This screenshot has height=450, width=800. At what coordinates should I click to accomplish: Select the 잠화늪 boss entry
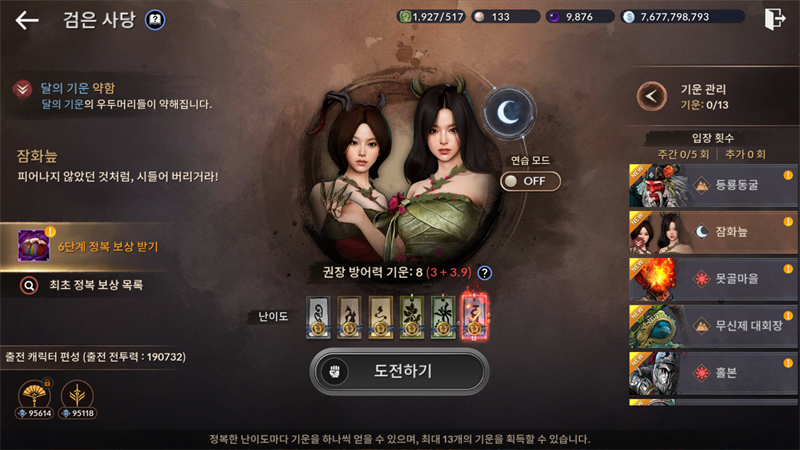click(x=713, y=232)
